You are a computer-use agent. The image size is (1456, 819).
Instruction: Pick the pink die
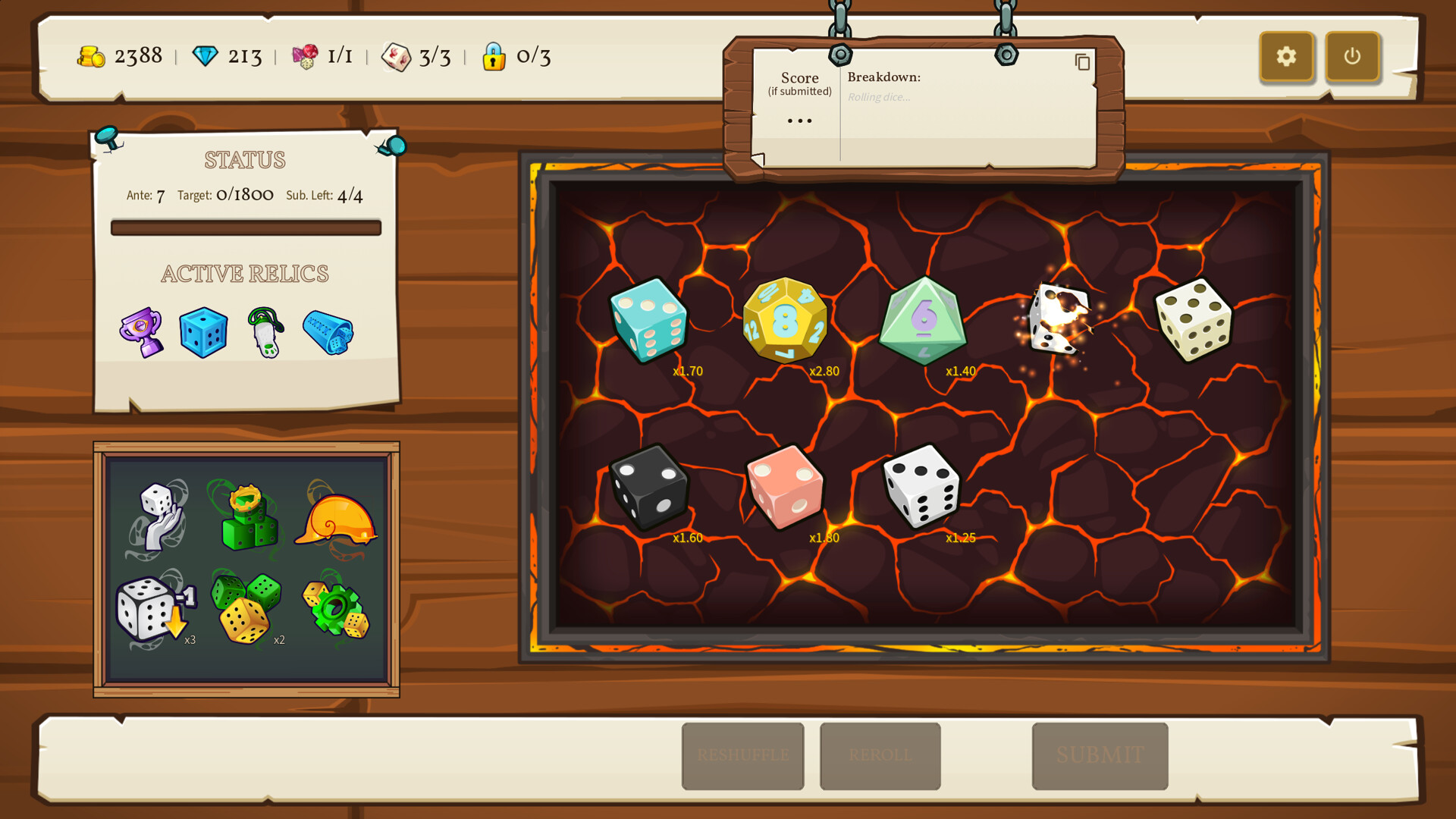click(x=785, y=486)
